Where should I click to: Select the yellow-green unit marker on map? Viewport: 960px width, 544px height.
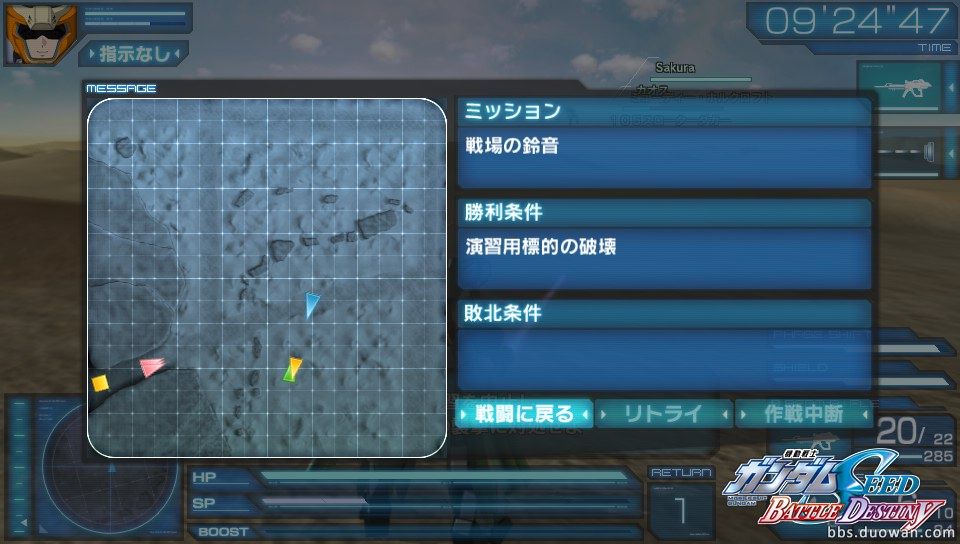point(291,369)
